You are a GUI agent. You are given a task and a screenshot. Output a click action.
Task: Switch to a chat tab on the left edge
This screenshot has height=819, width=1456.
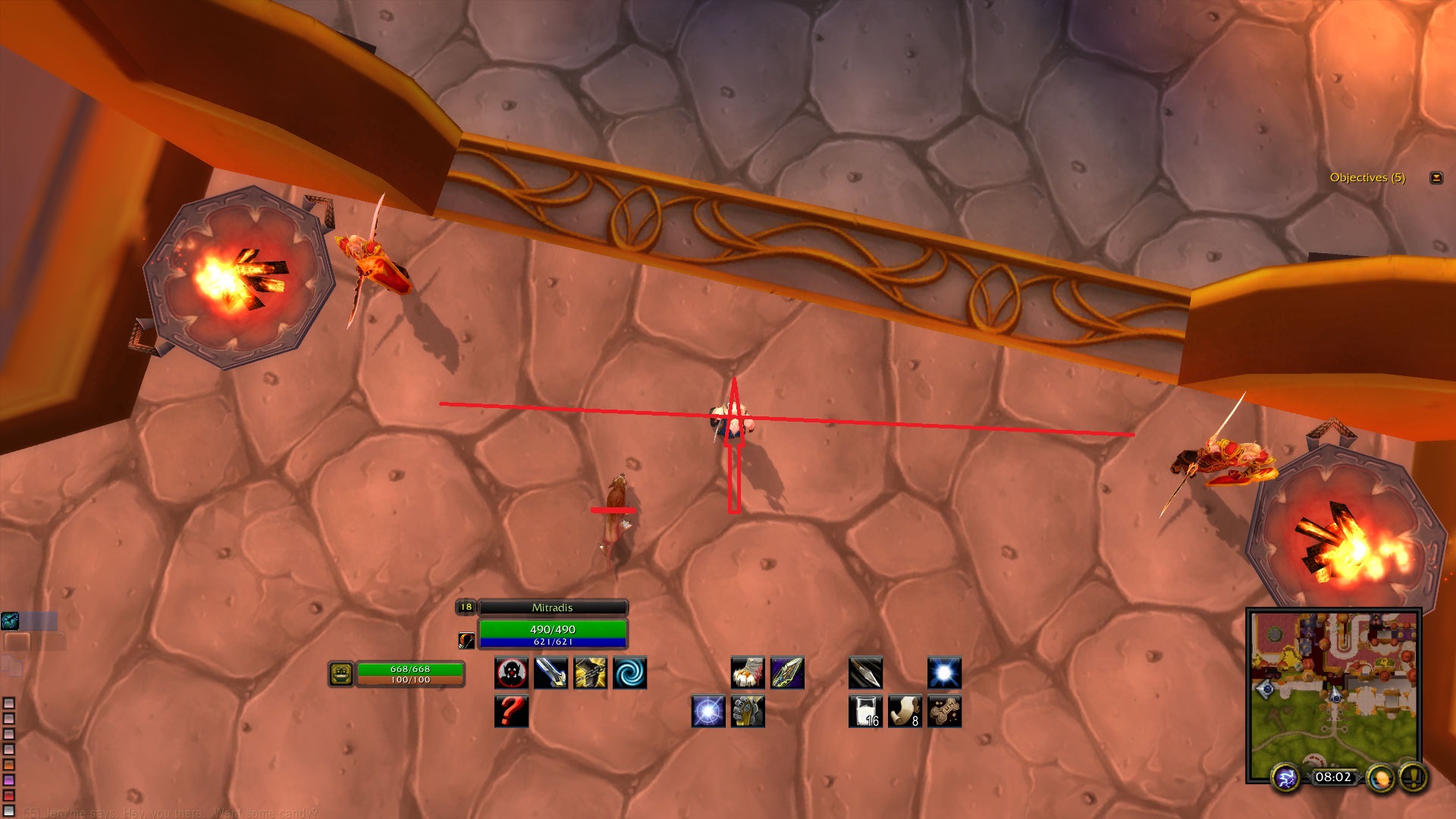[17, 642]
